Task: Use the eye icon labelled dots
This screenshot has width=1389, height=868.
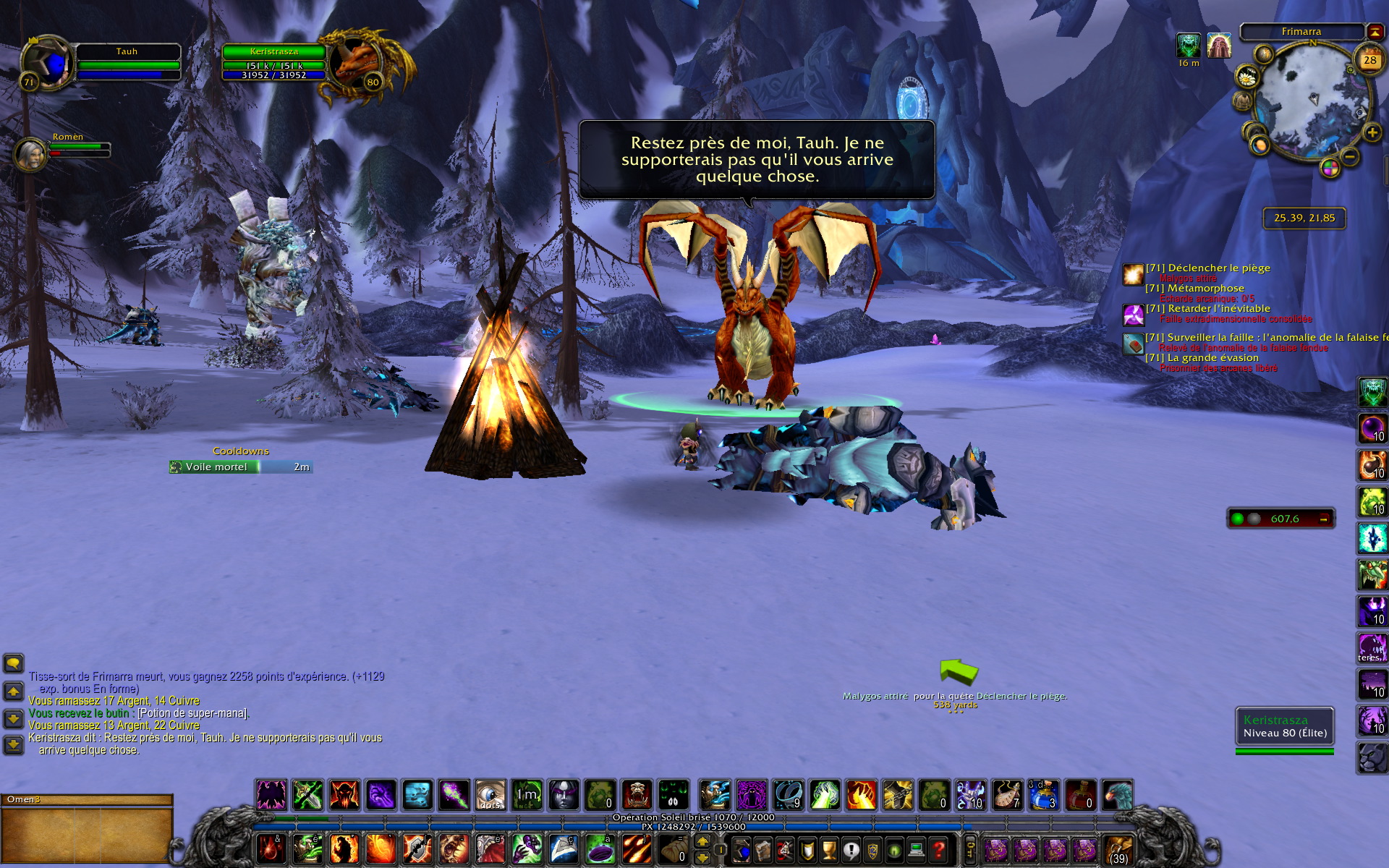Action: point(490,795)
